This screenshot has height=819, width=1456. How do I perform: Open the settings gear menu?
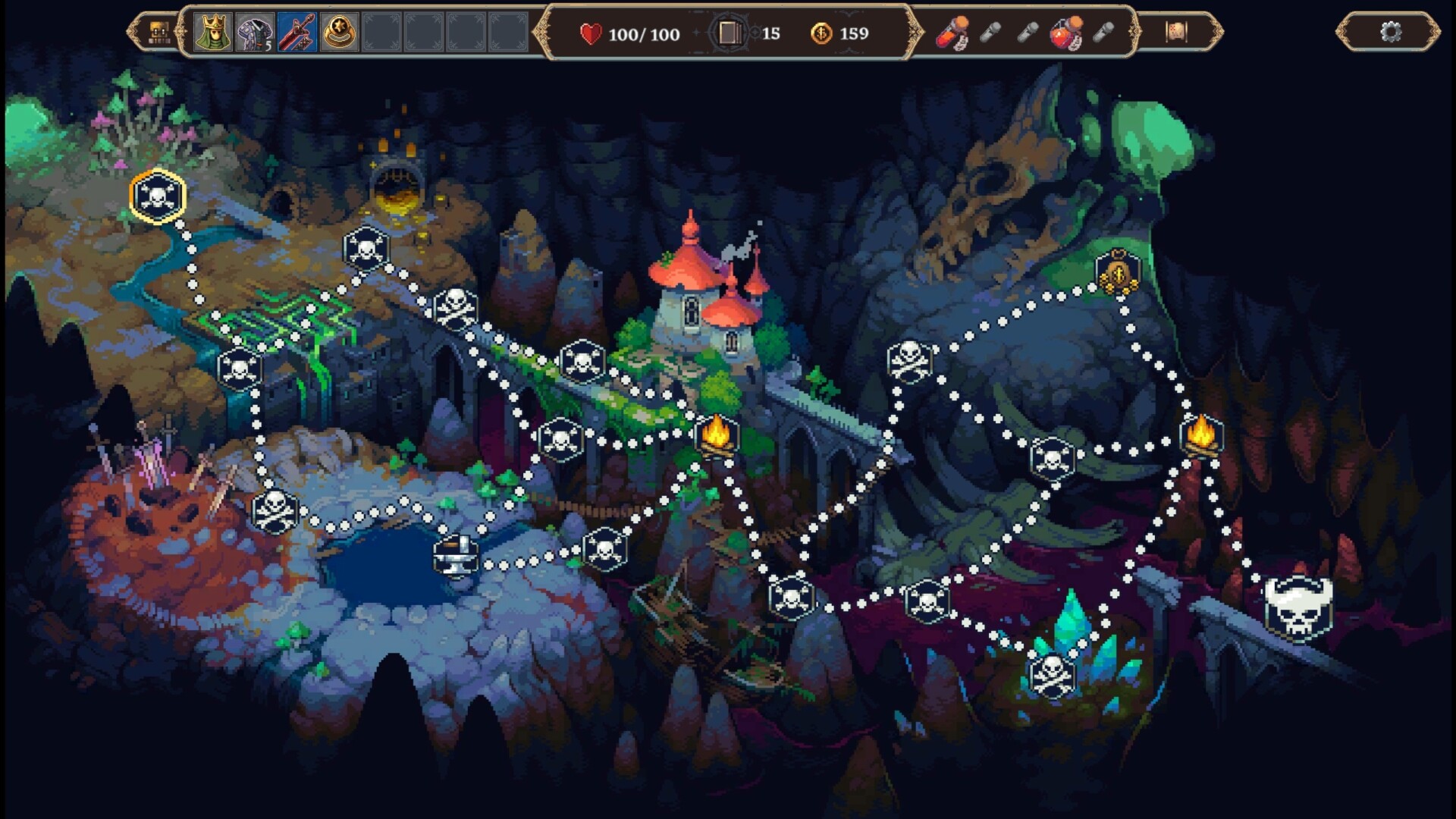point(1390,33)
